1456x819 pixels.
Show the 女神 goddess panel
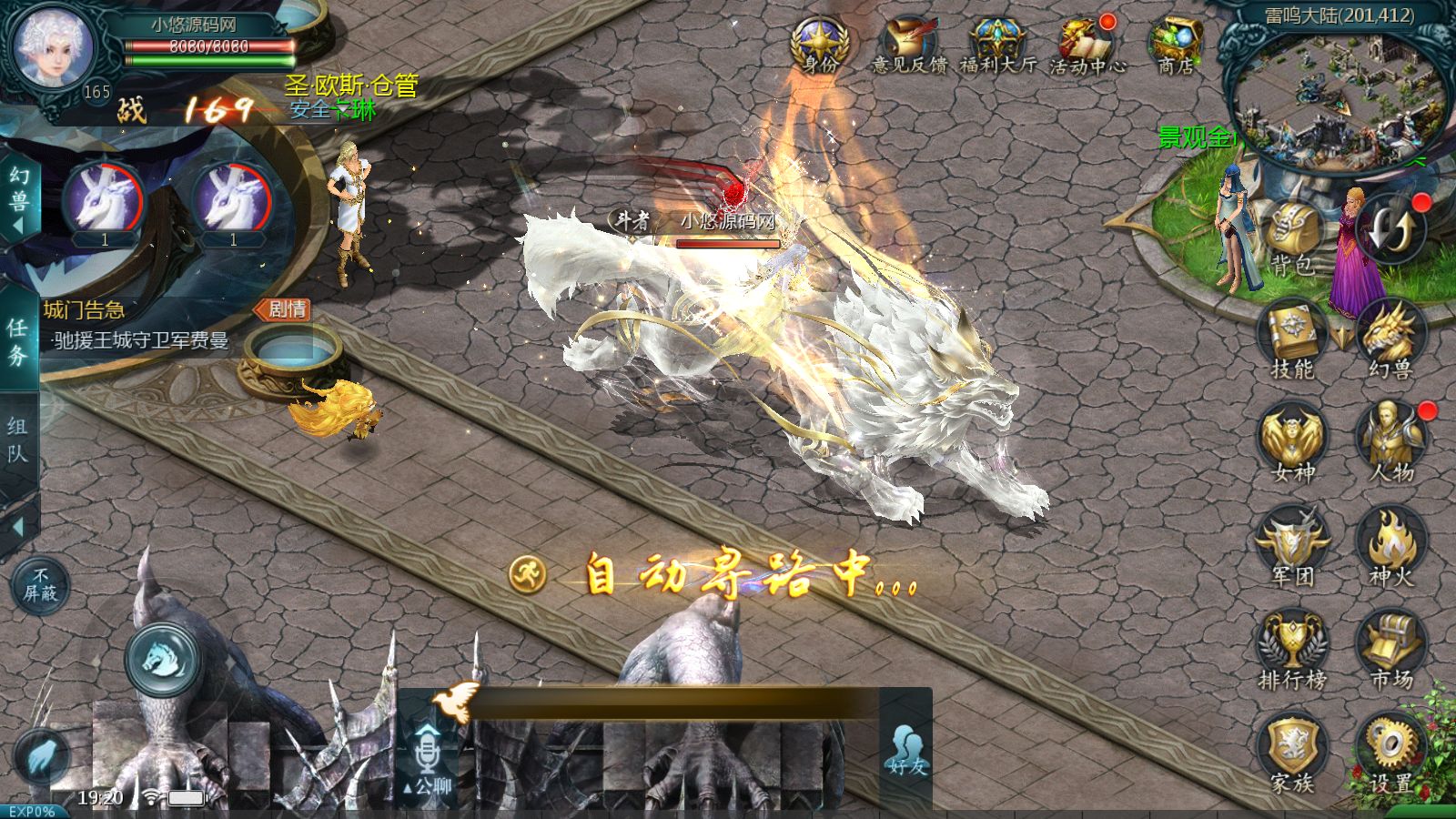(1292, 444)
